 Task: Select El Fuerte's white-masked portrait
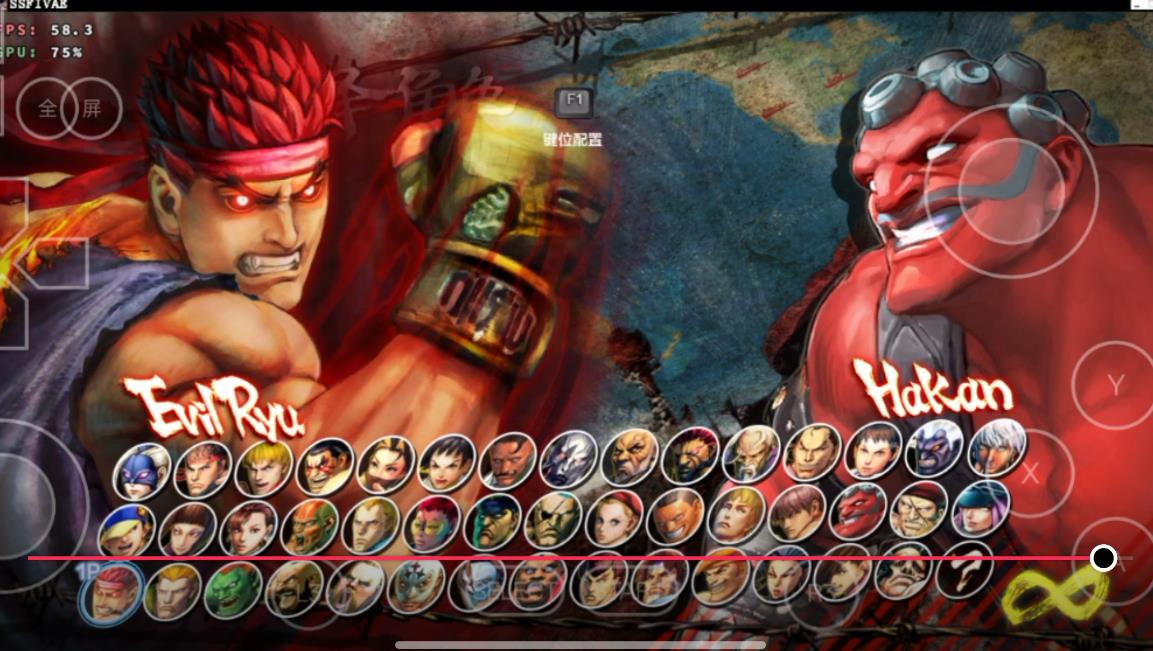point(417,585)
